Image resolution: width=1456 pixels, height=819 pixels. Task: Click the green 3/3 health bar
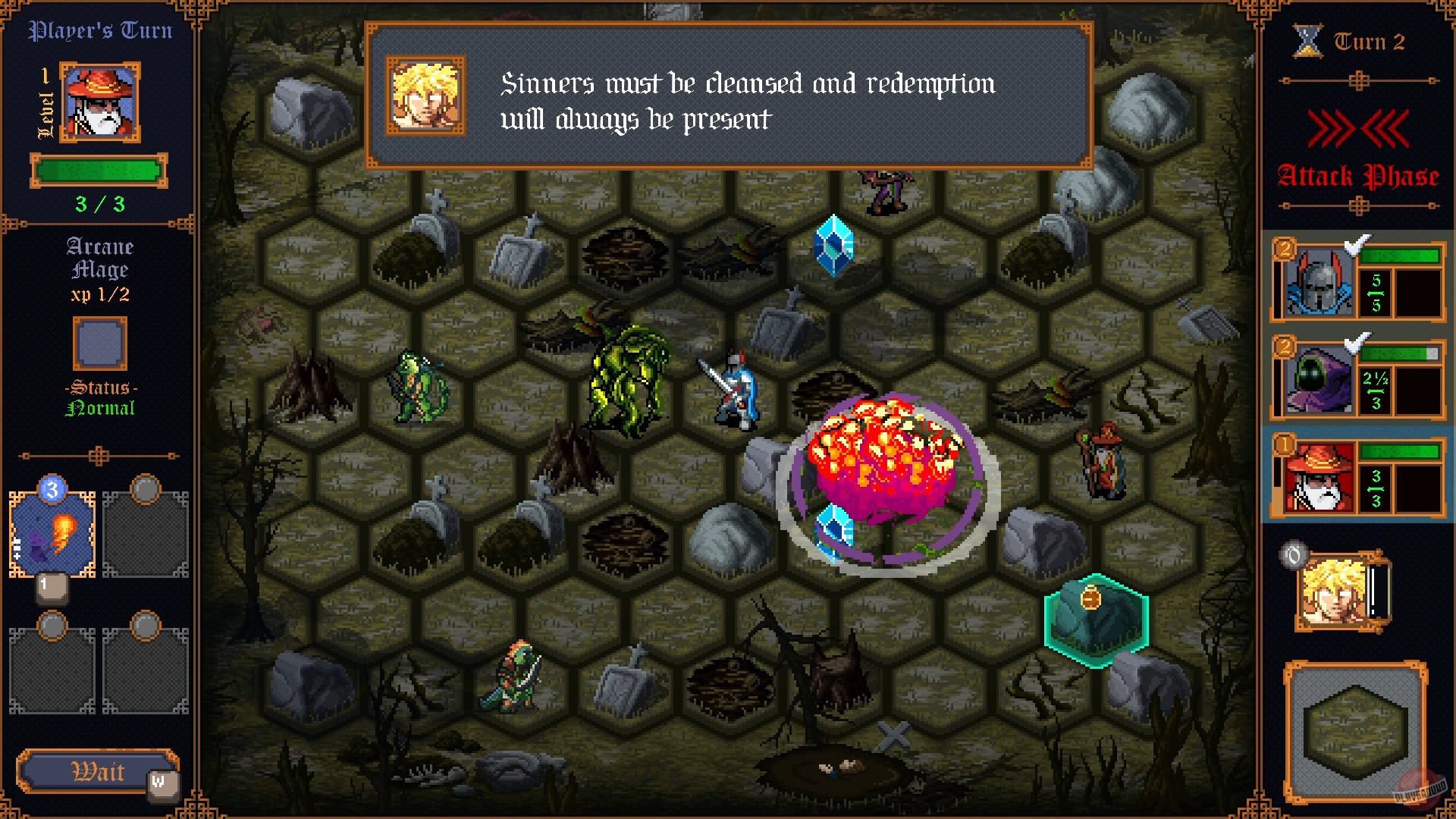pos(98,171)
